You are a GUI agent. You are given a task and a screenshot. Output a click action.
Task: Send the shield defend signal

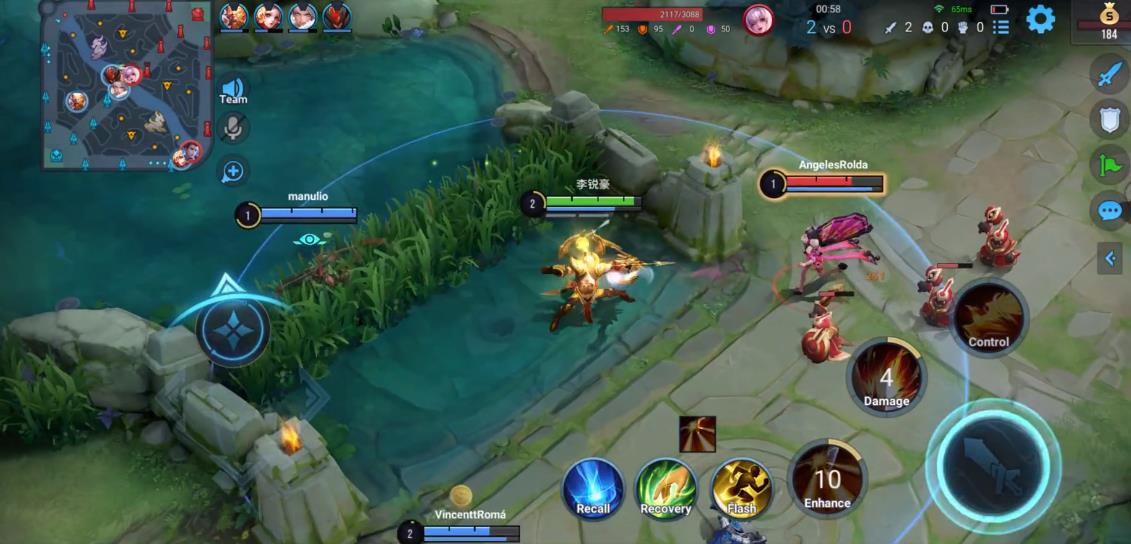[1109, 118]
